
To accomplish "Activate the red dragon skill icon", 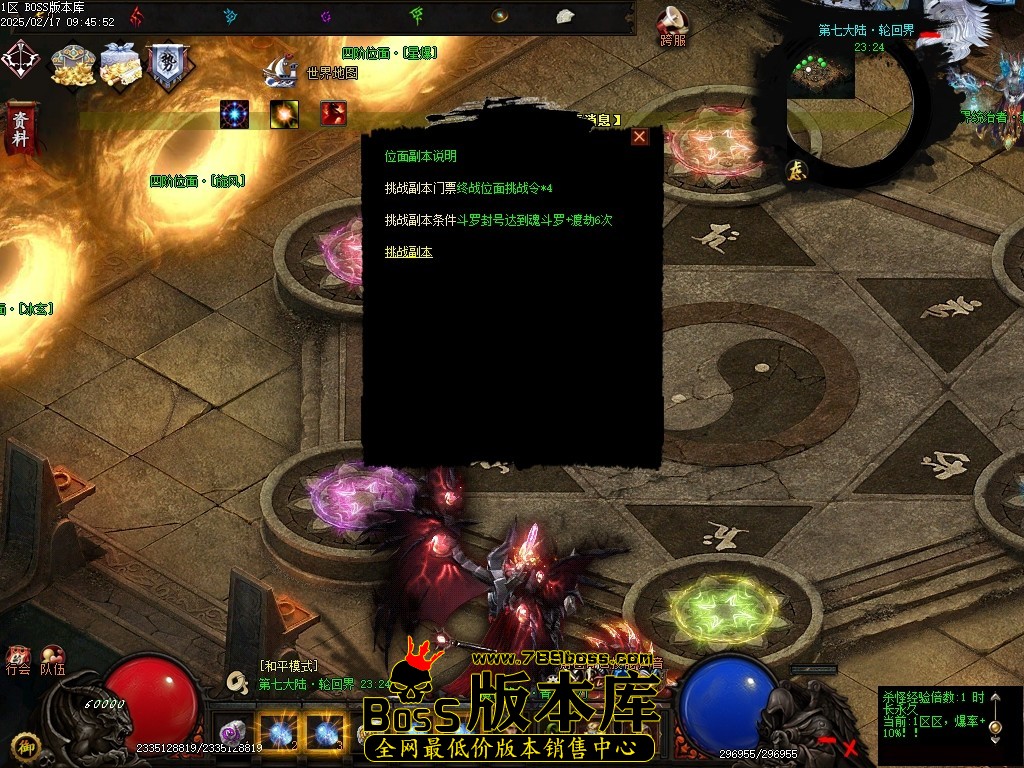I will (x=333, y=113).
